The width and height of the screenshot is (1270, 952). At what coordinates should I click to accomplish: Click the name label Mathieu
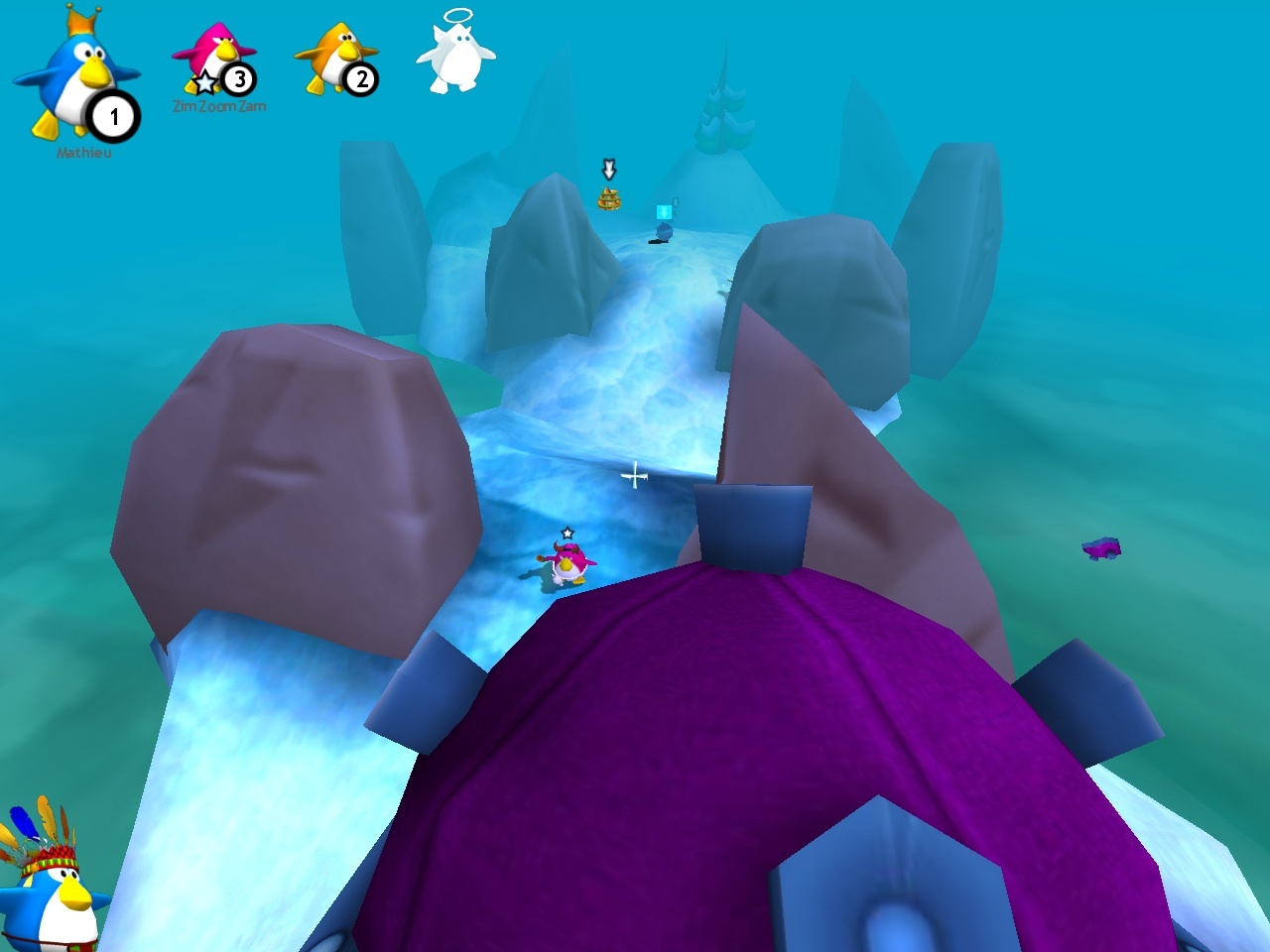(83, 152)
